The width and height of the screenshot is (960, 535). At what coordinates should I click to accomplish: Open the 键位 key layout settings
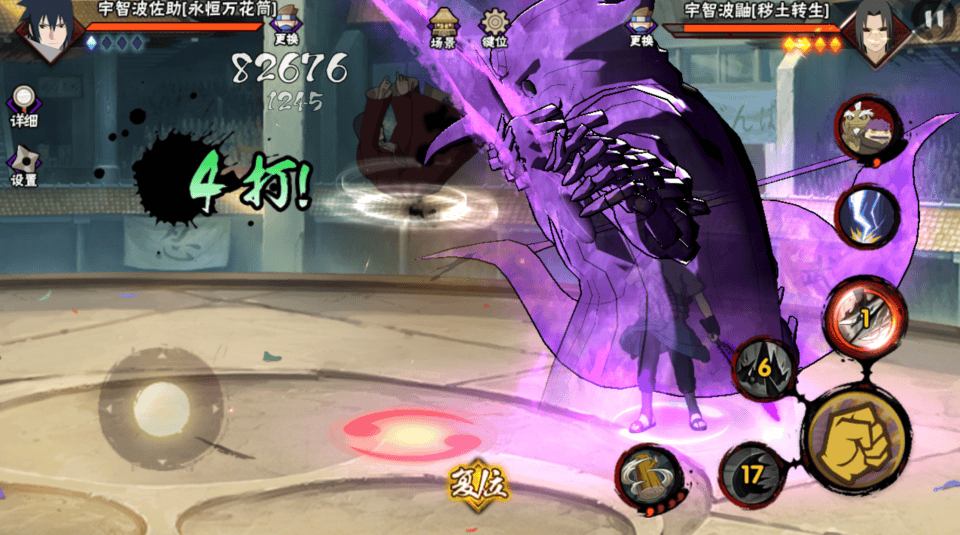(495, 28)
